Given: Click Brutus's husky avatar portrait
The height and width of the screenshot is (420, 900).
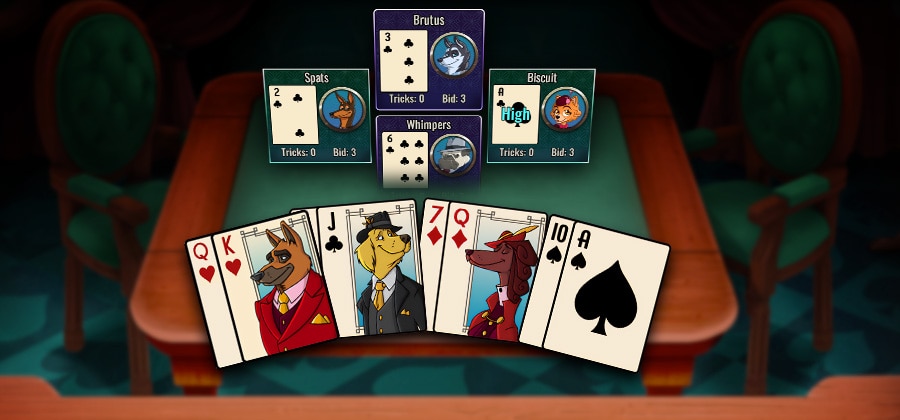Looking at the screenshot, I should [453, 55].
